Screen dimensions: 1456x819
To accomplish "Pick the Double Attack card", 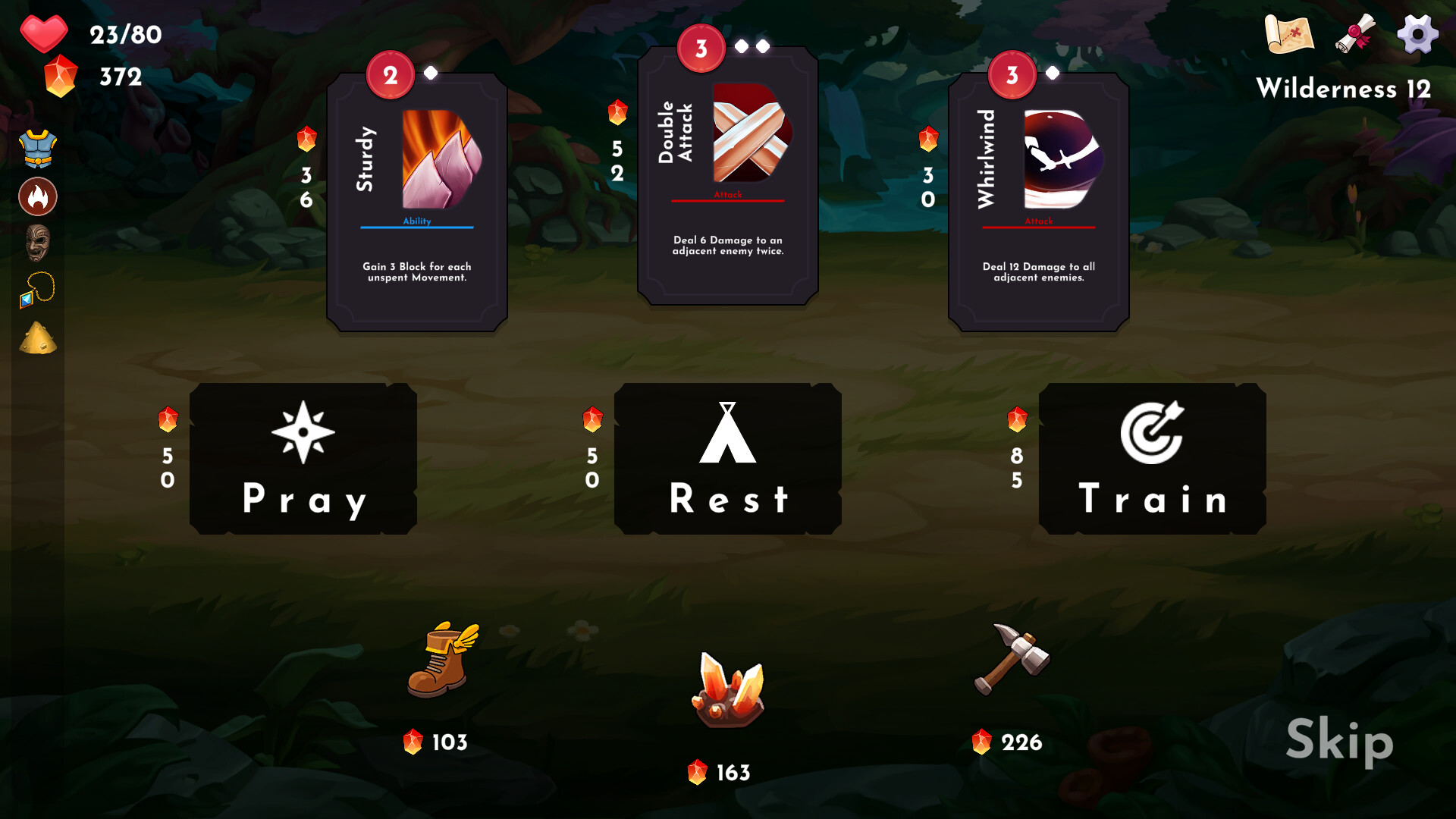I will click(x=726, y=174).
